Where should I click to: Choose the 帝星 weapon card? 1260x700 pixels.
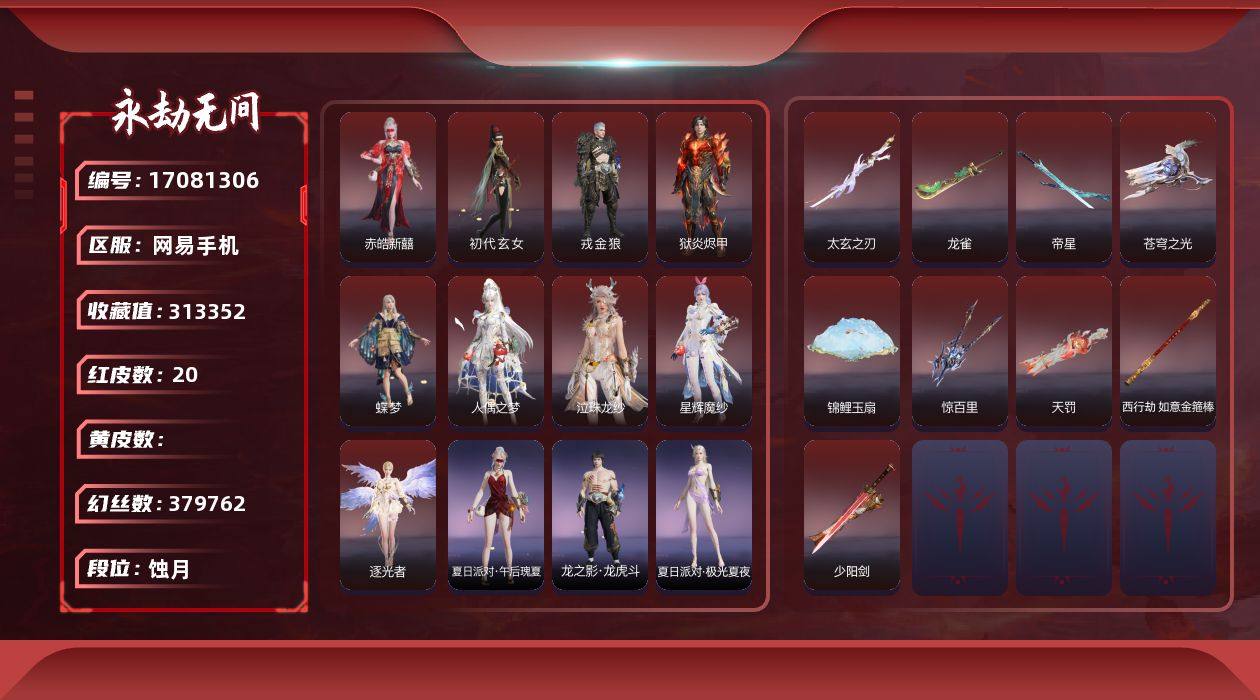[x=1064, y=187]
